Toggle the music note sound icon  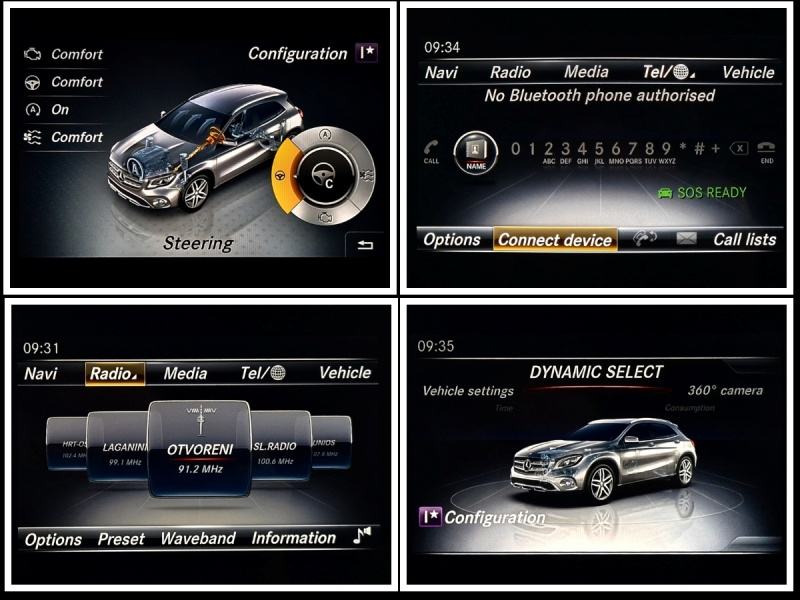pyautogui.click(x=362, y=537)
